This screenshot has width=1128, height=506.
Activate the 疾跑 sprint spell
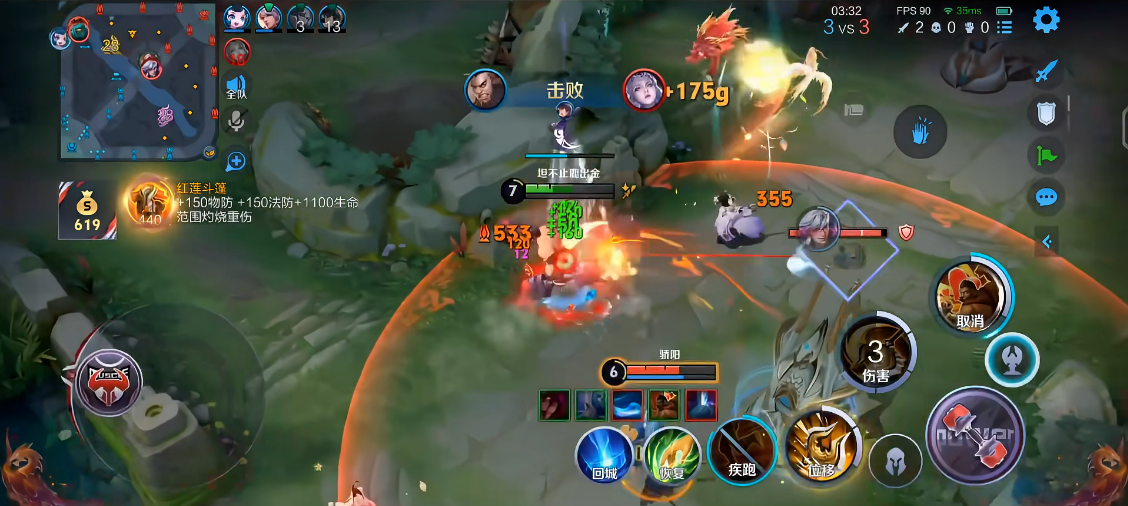coord(741,452)
